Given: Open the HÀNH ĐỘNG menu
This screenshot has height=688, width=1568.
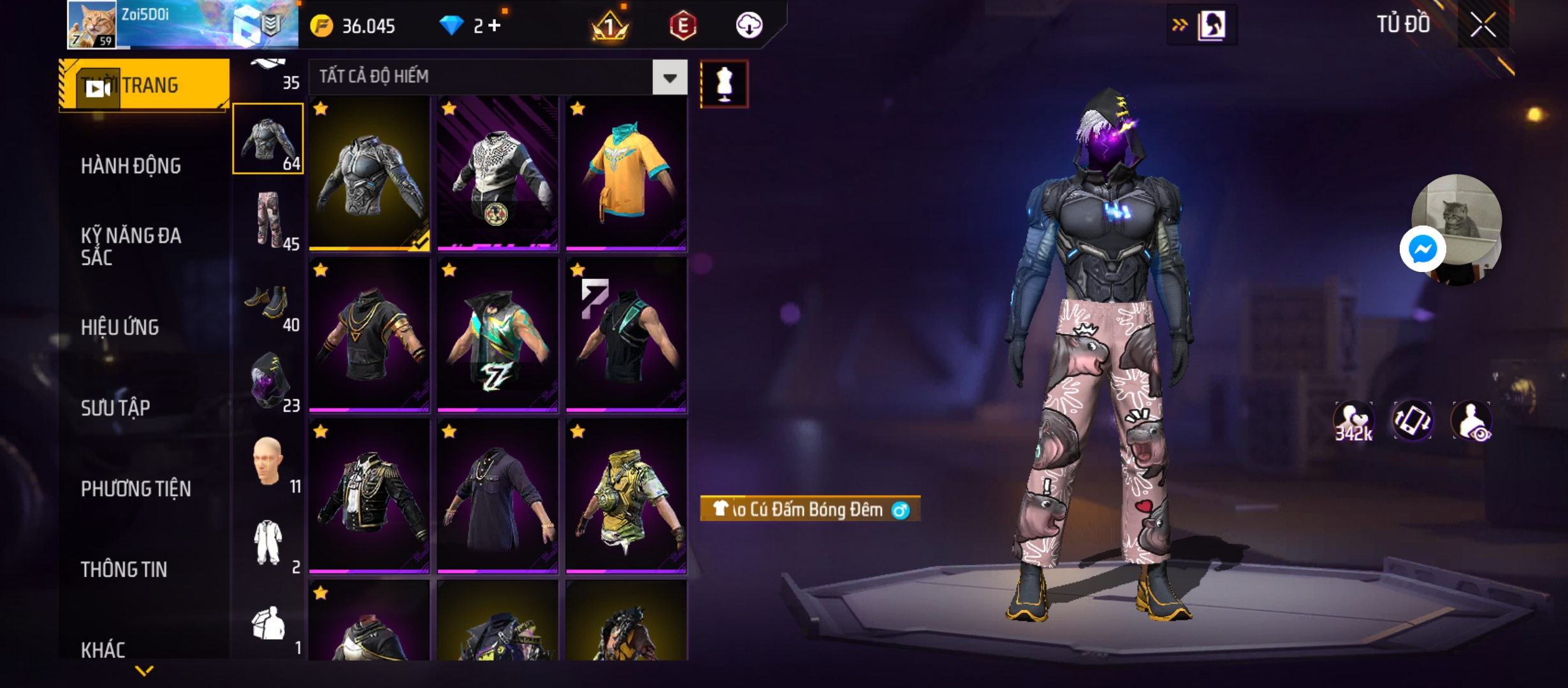Looking at the screenshot, I should pyautogui.click(x=131, y=166).
